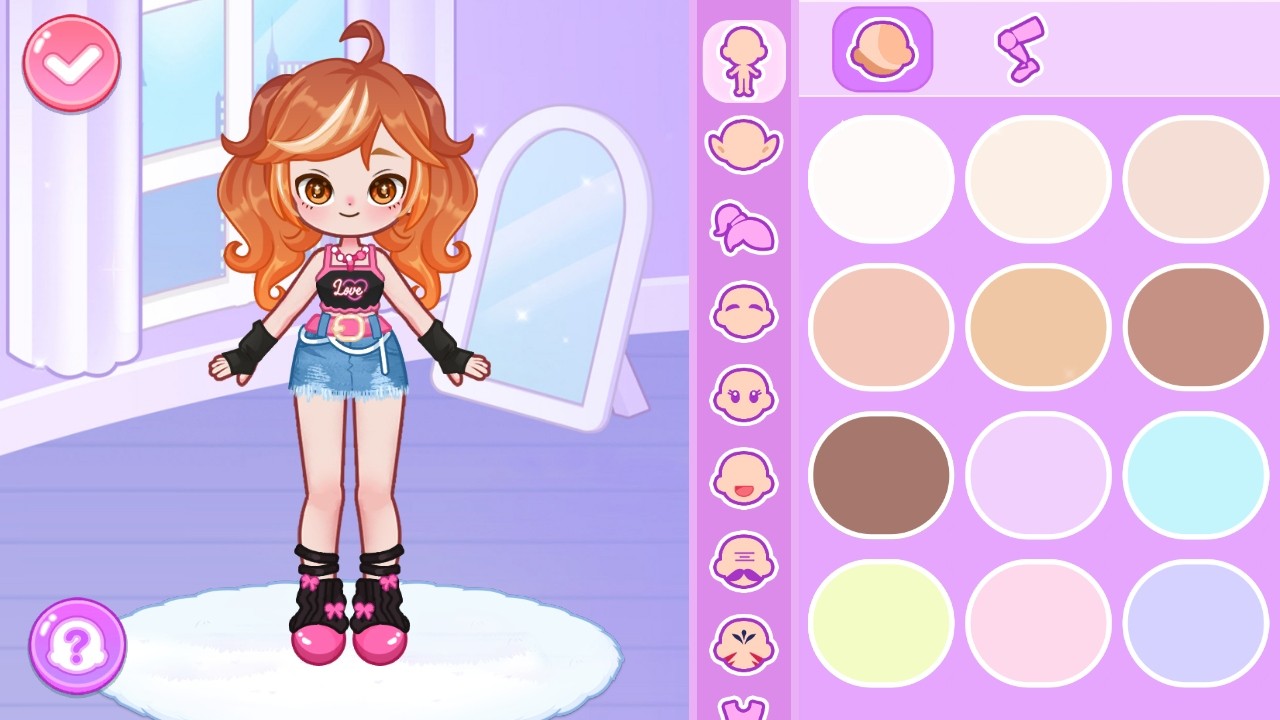This screenshot has width=1280, height=720.
Task: Choose the ponytail hairstyle category
Action: click(743, 228)
